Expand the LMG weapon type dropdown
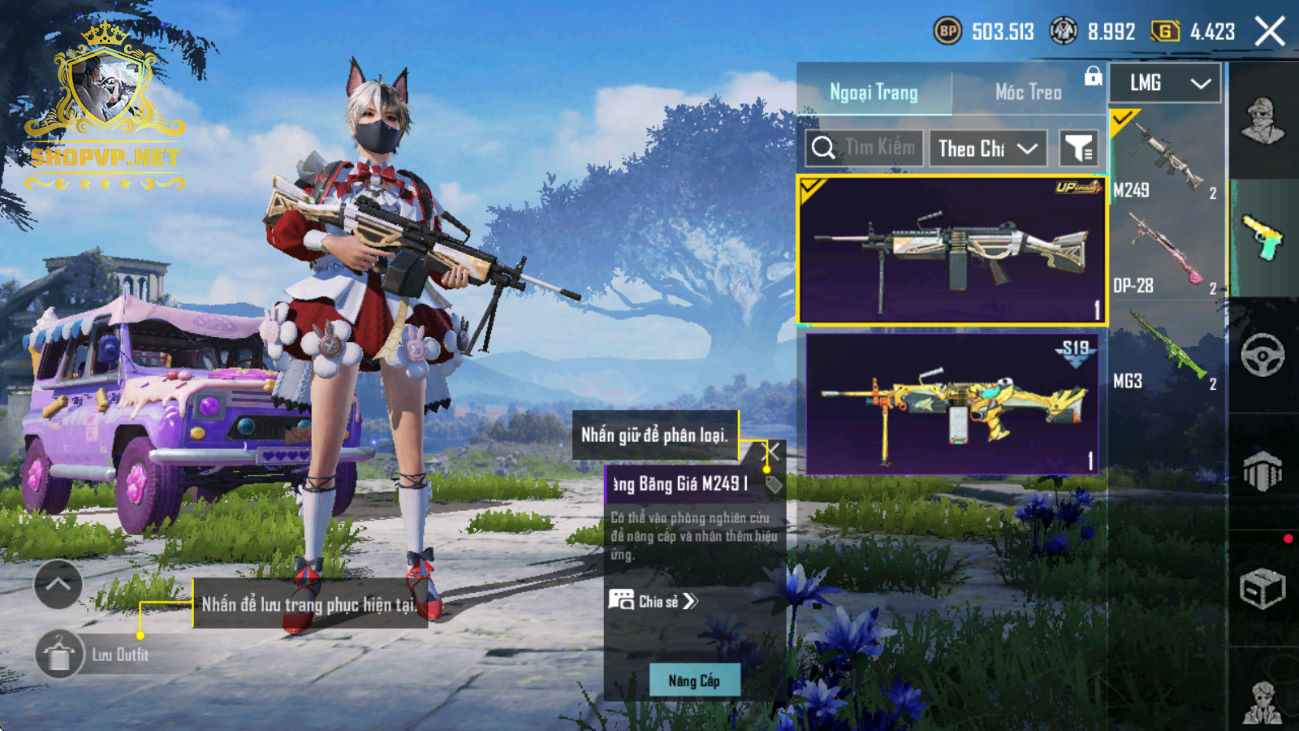Image resolution: width=1299 pixels, height=731 pixels. click(x=1165, y=84)
